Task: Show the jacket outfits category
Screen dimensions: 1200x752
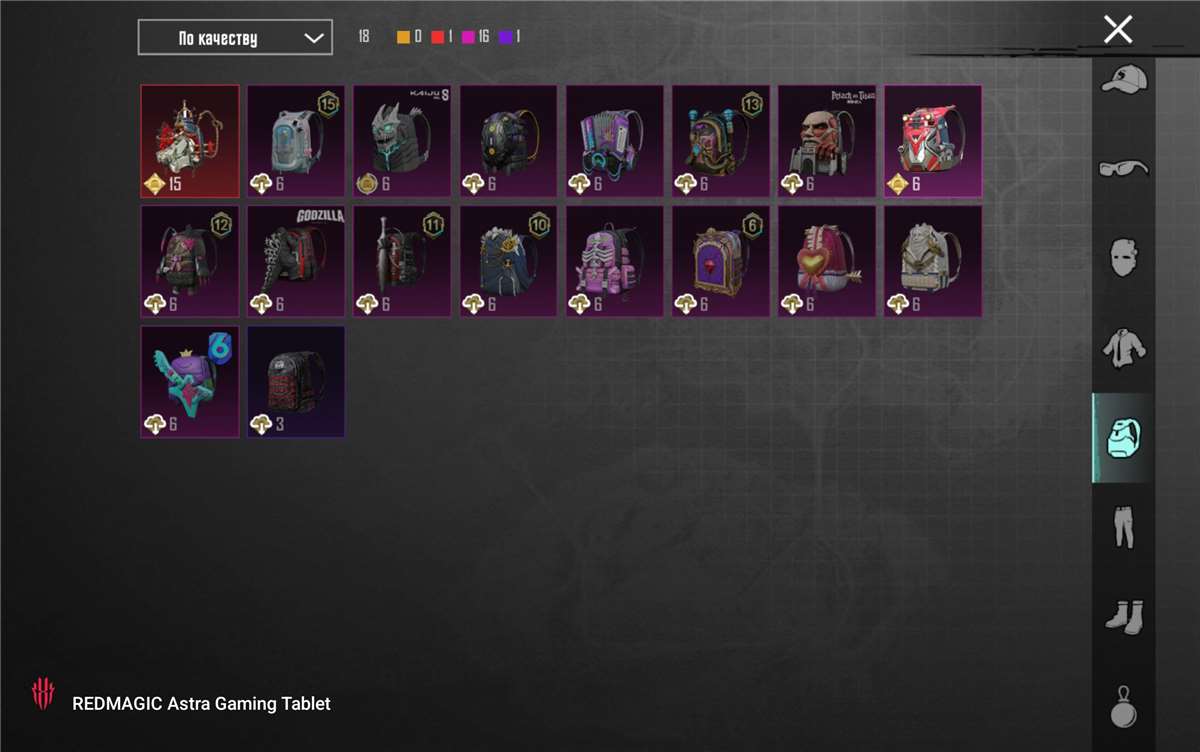Action: [x=1123, y=347]
